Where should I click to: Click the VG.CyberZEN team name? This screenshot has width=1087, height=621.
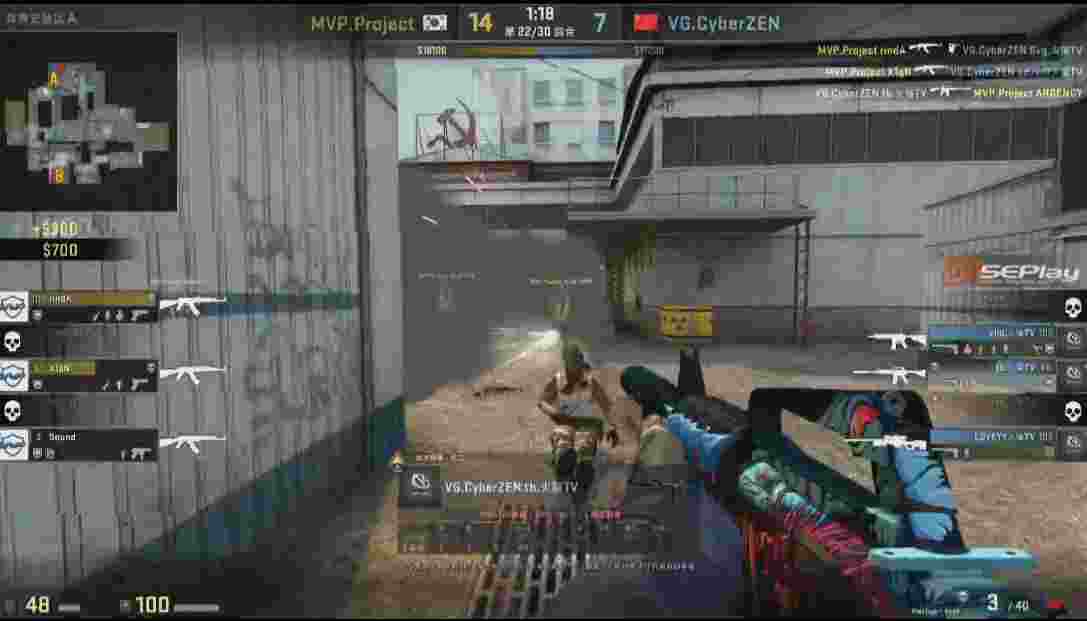(x=723, y=23)
